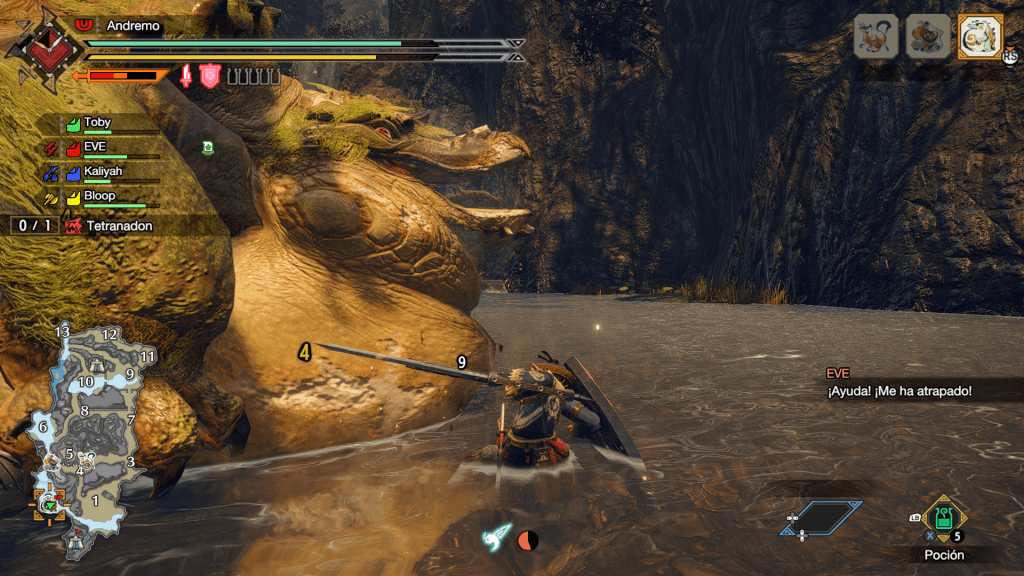The width and height of the screenshot is (1024, 576).
Task: Select party member Bloop
Action: point(99,197)
